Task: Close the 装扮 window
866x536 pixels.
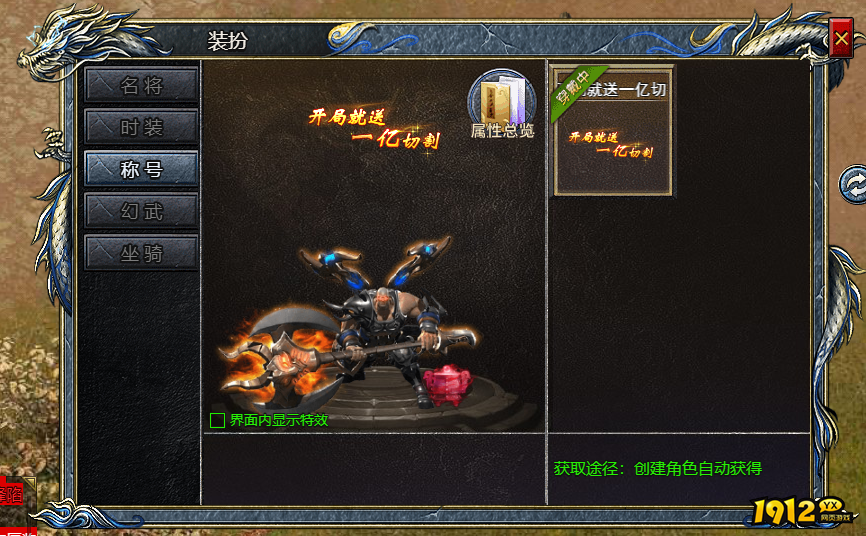Action: [x=840, y=40]
